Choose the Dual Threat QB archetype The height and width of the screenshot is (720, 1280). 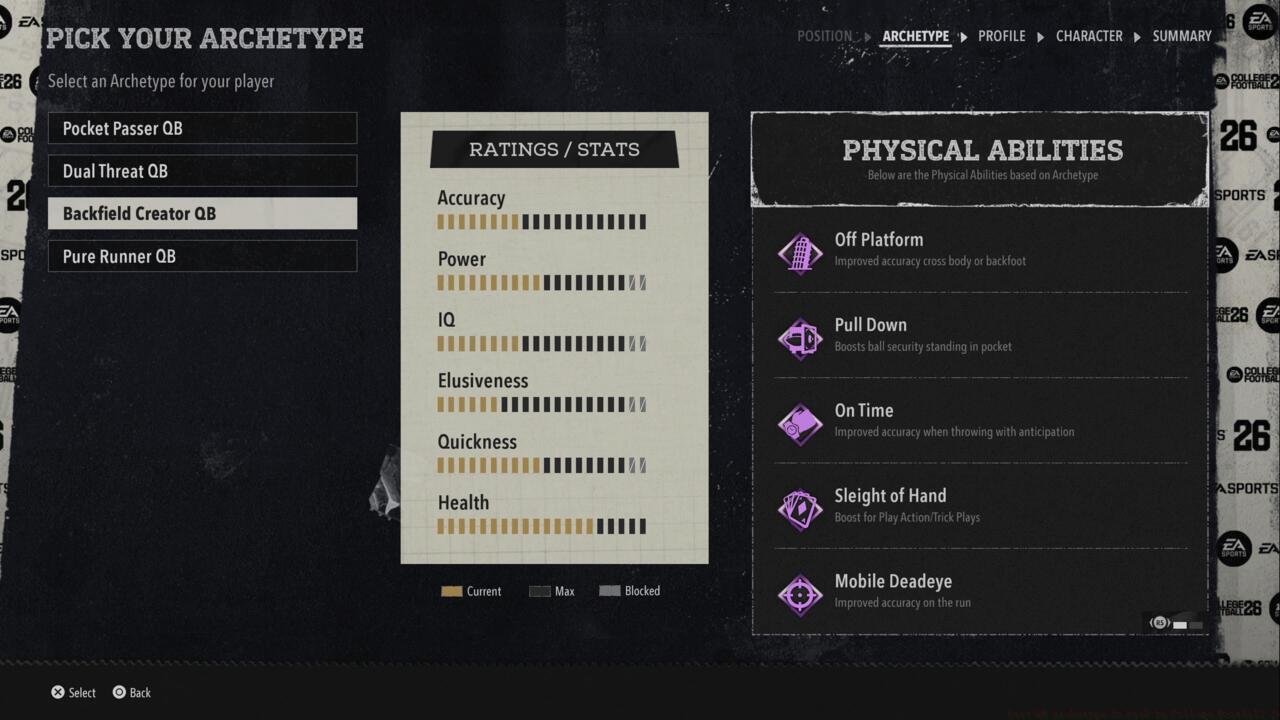(x=202, y=171)
